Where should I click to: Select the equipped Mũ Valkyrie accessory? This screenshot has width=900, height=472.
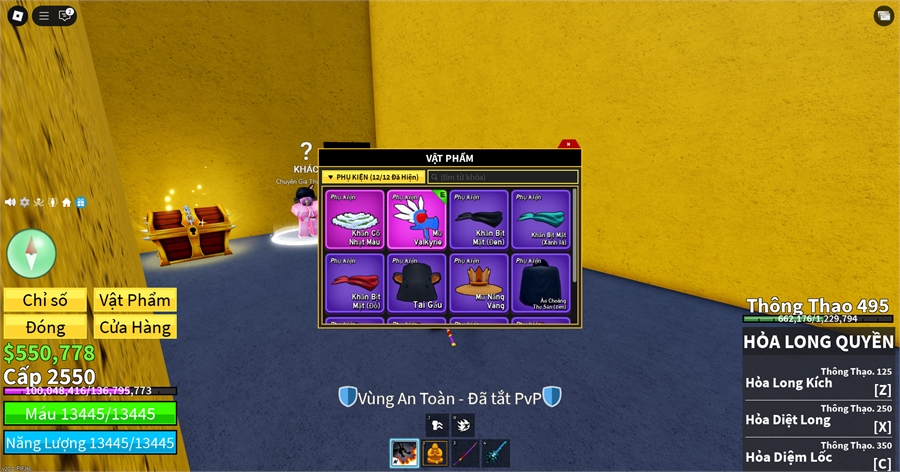point(417,219)
